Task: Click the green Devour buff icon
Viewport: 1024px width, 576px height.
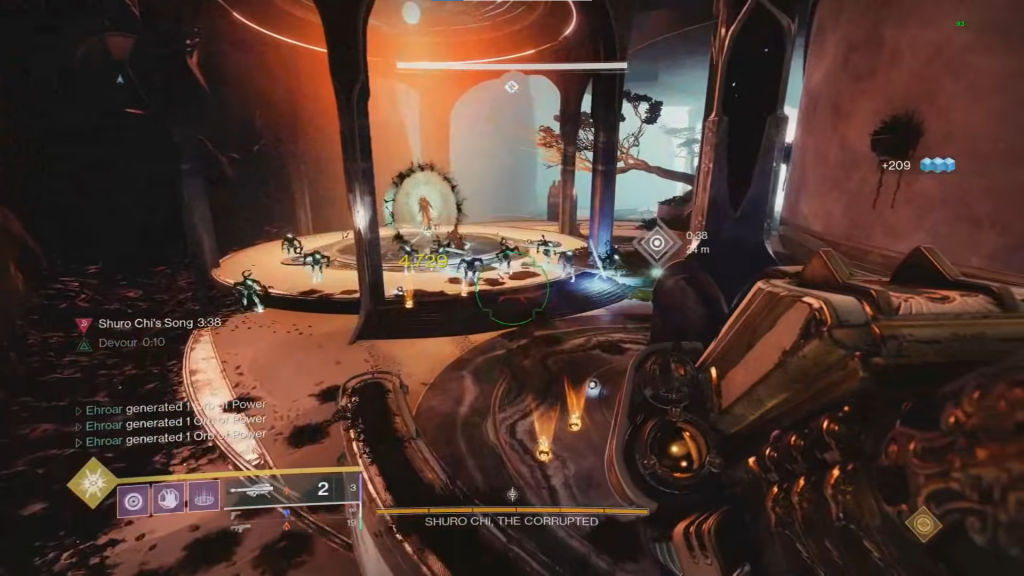Action: click(x=84, y=343)
